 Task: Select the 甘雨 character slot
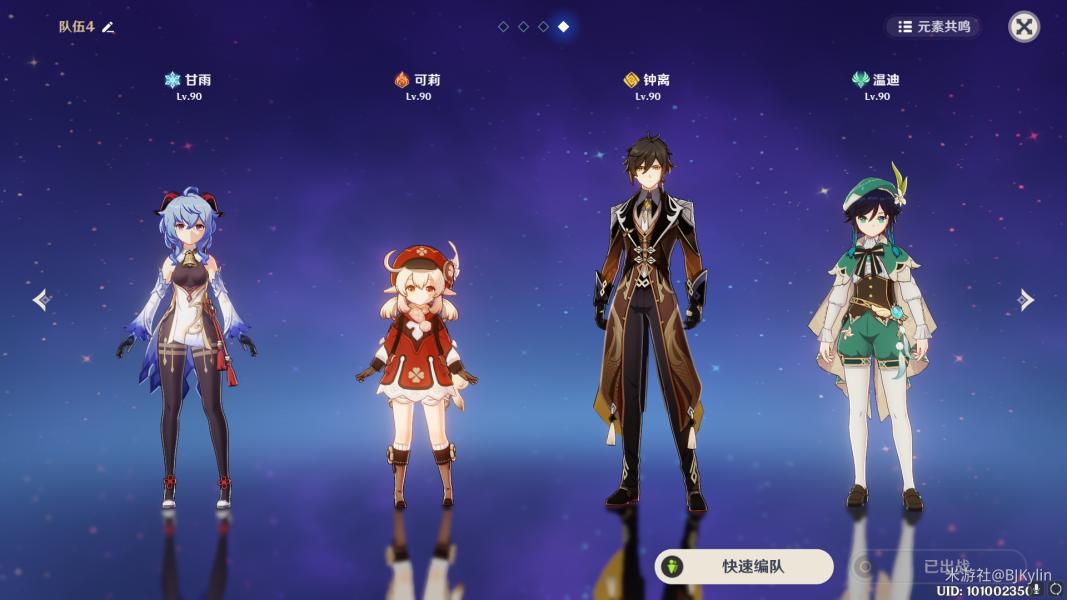coord(188,340)
